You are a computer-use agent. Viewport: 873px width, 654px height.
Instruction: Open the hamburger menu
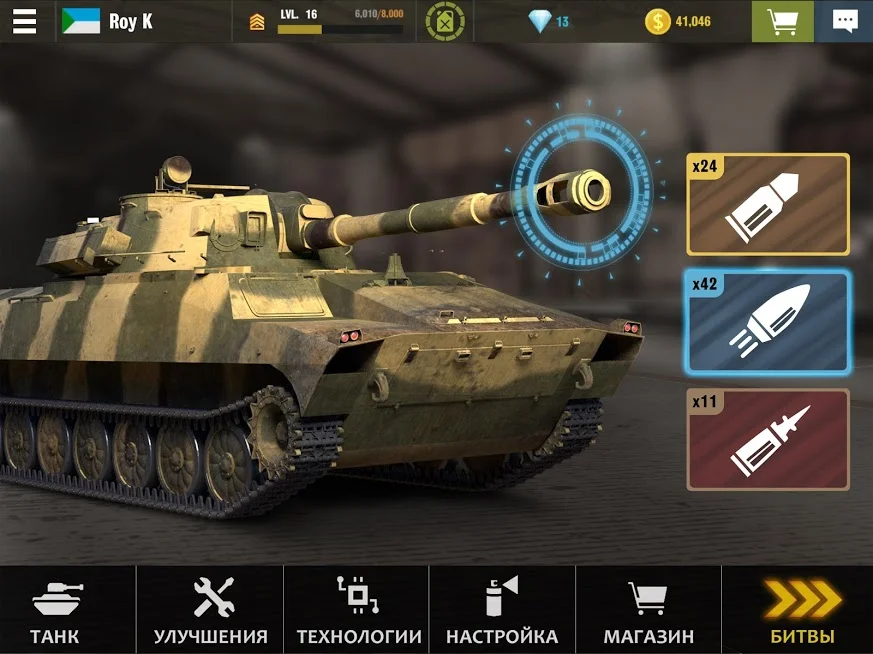point(24,21)
